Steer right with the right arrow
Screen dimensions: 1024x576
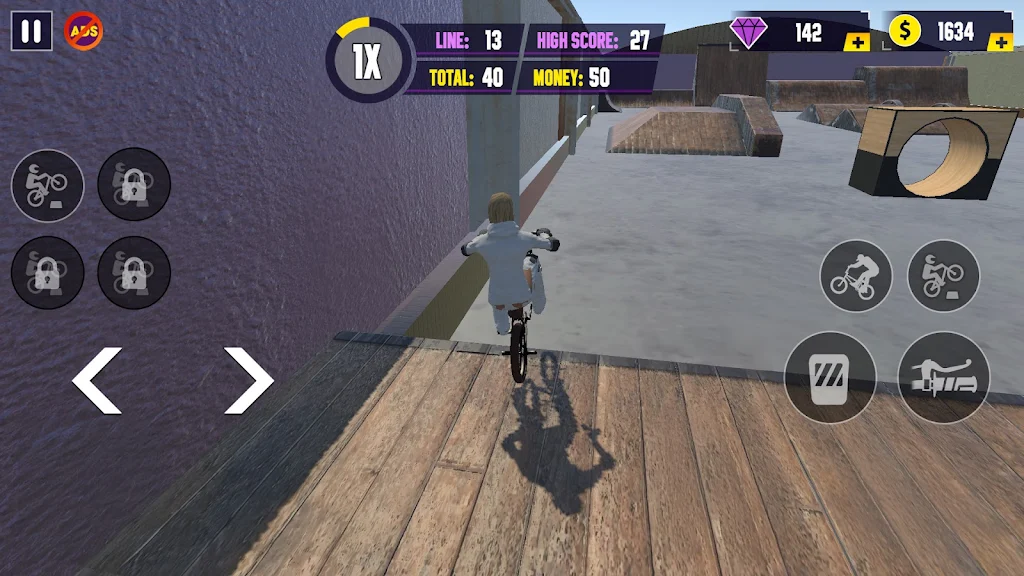point(248,381)
